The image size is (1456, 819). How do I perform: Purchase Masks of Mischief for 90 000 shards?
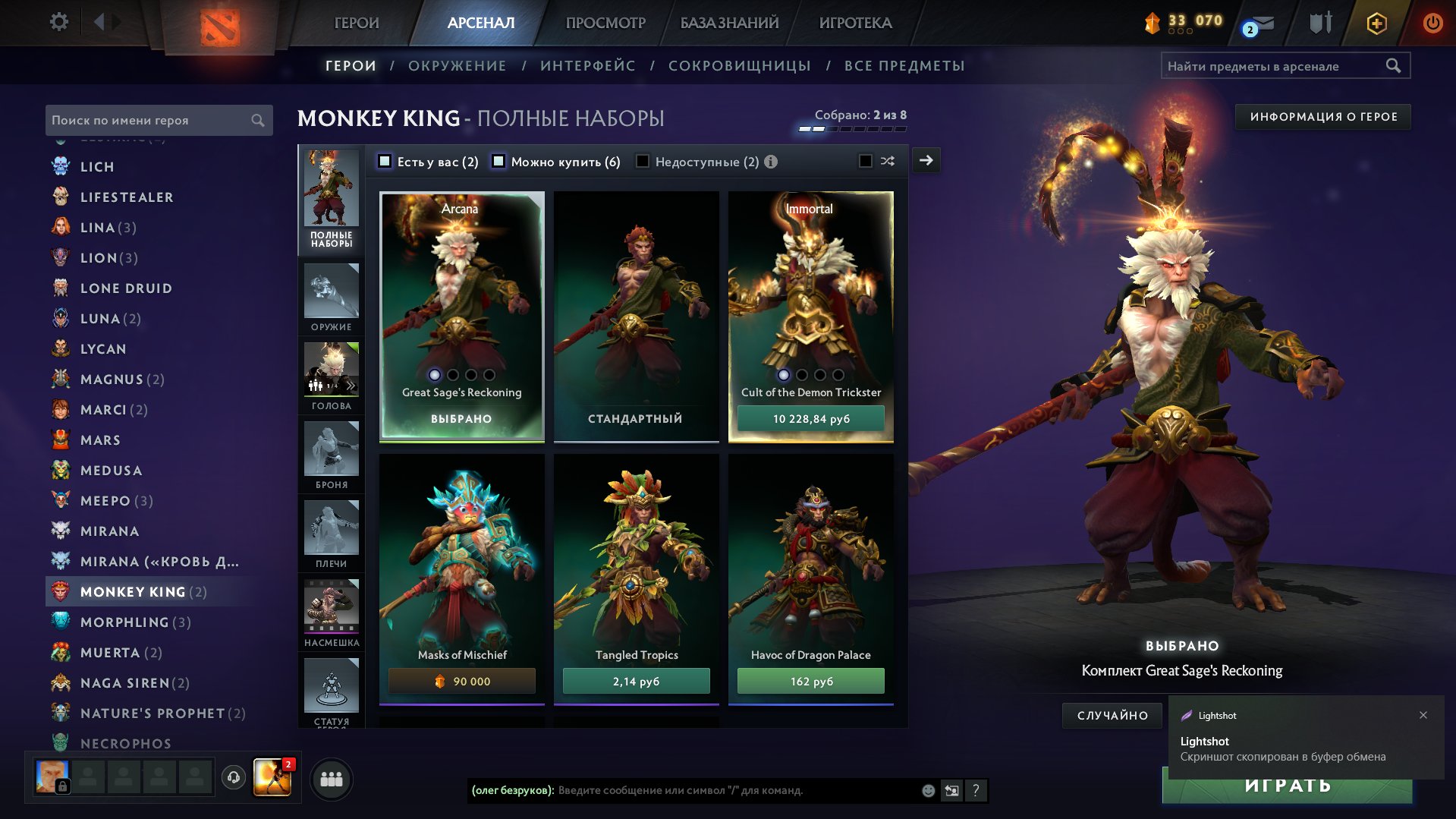coord(461,681)
